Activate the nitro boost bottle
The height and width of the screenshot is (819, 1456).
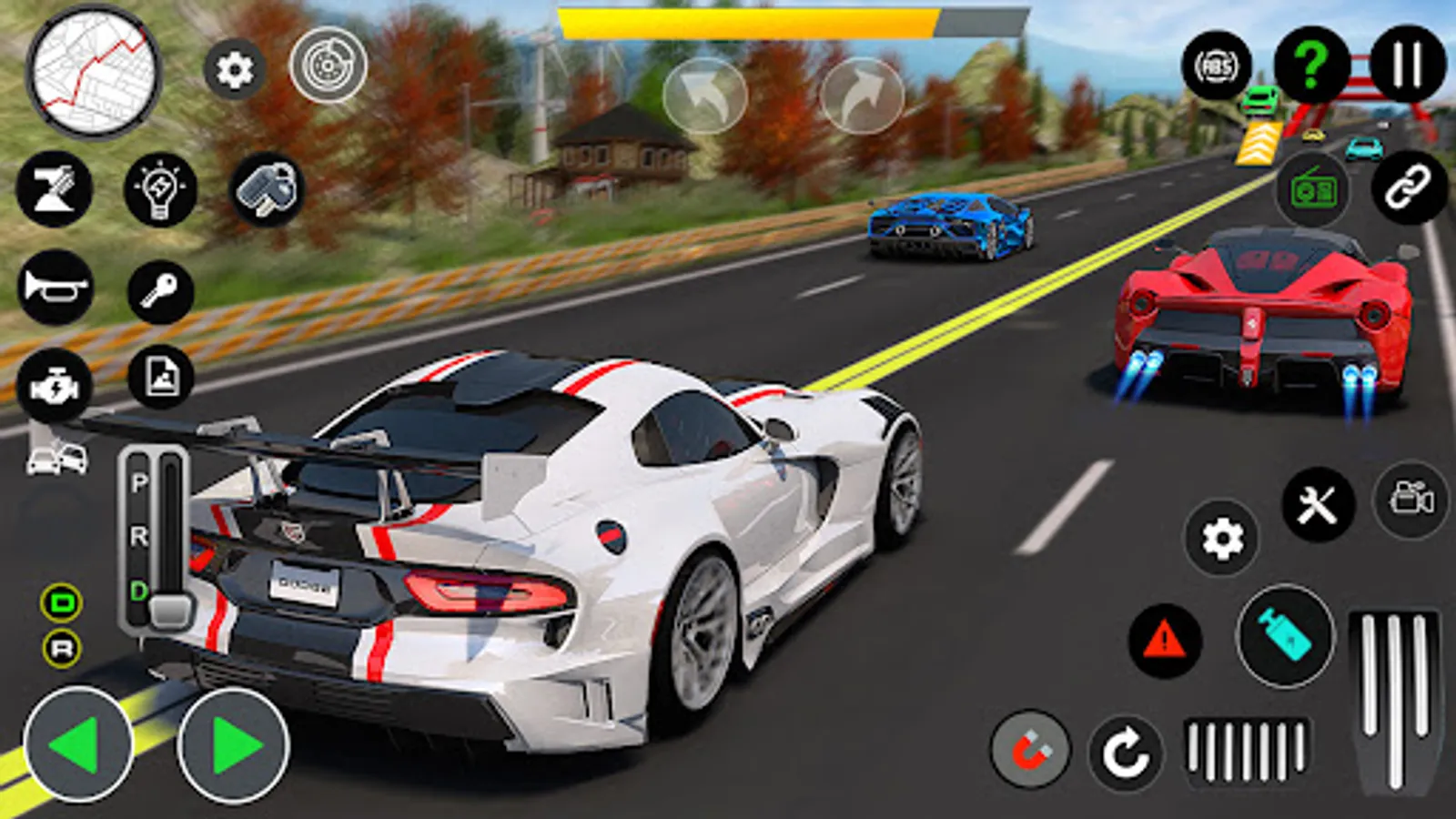pyautogui.click(x=1285, y=635)
